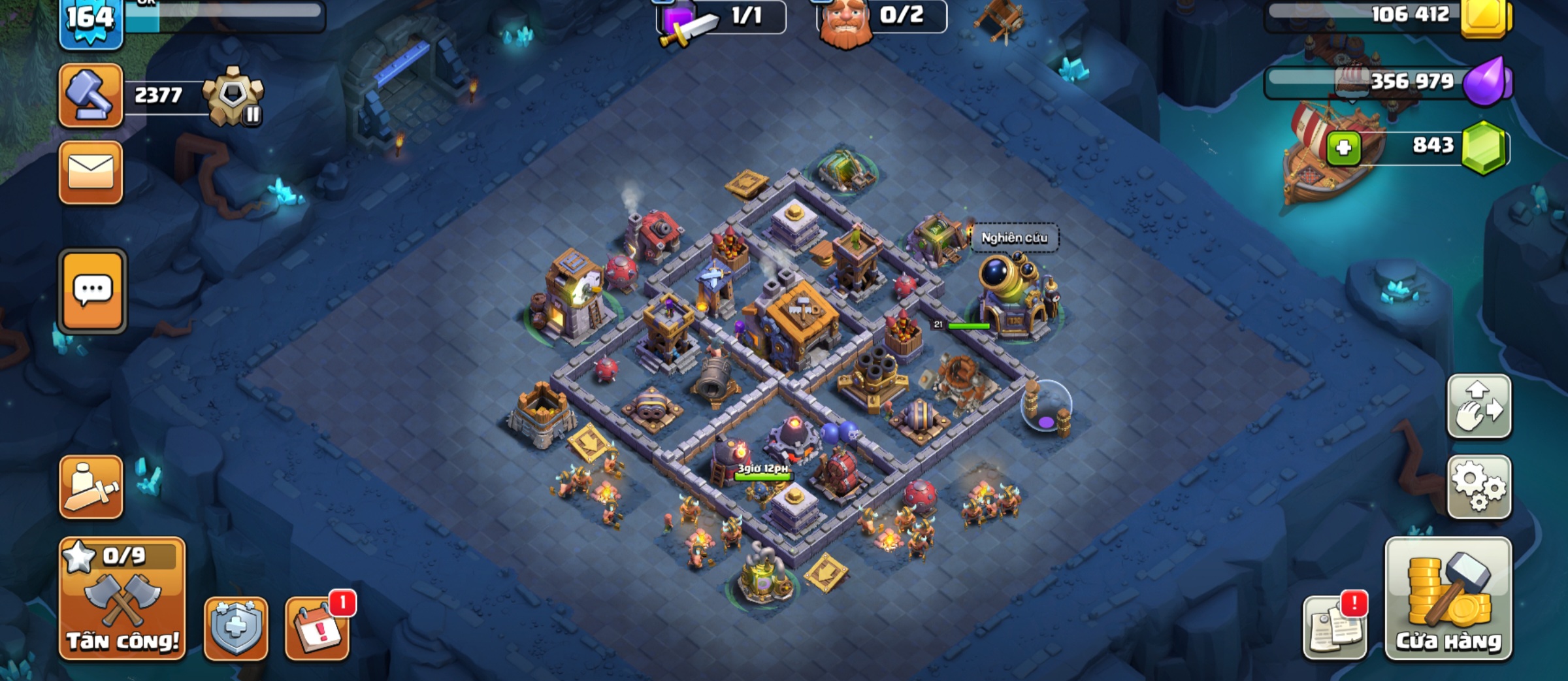
Task: Open the settings gears button
Action: 1479,488
